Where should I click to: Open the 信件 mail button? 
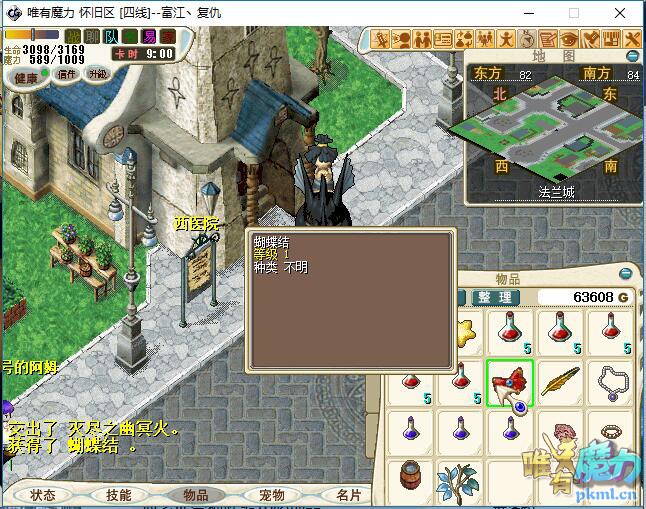66,75
